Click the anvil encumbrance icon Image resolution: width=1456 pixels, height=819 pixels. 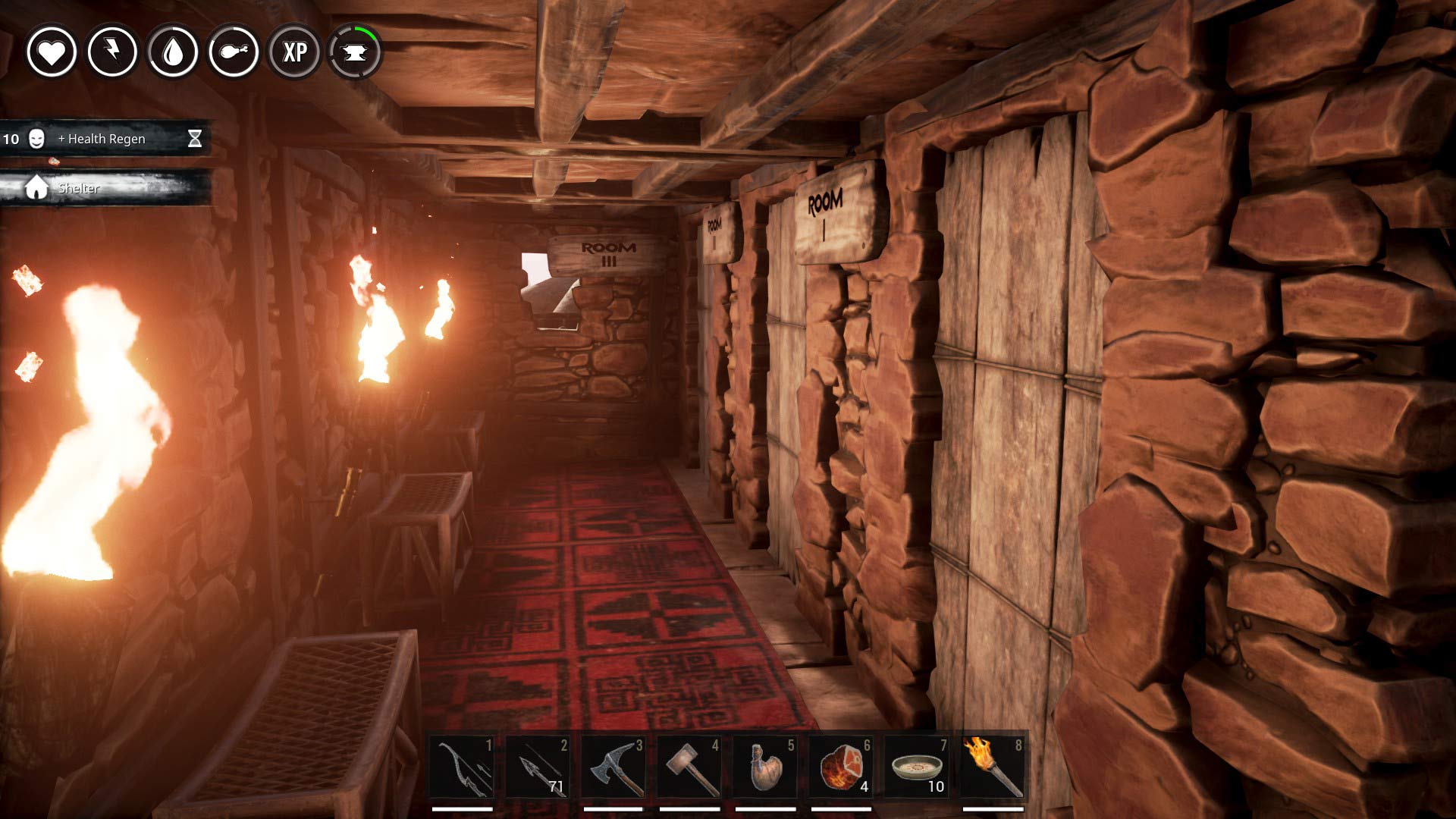click(x=355, y=52)
